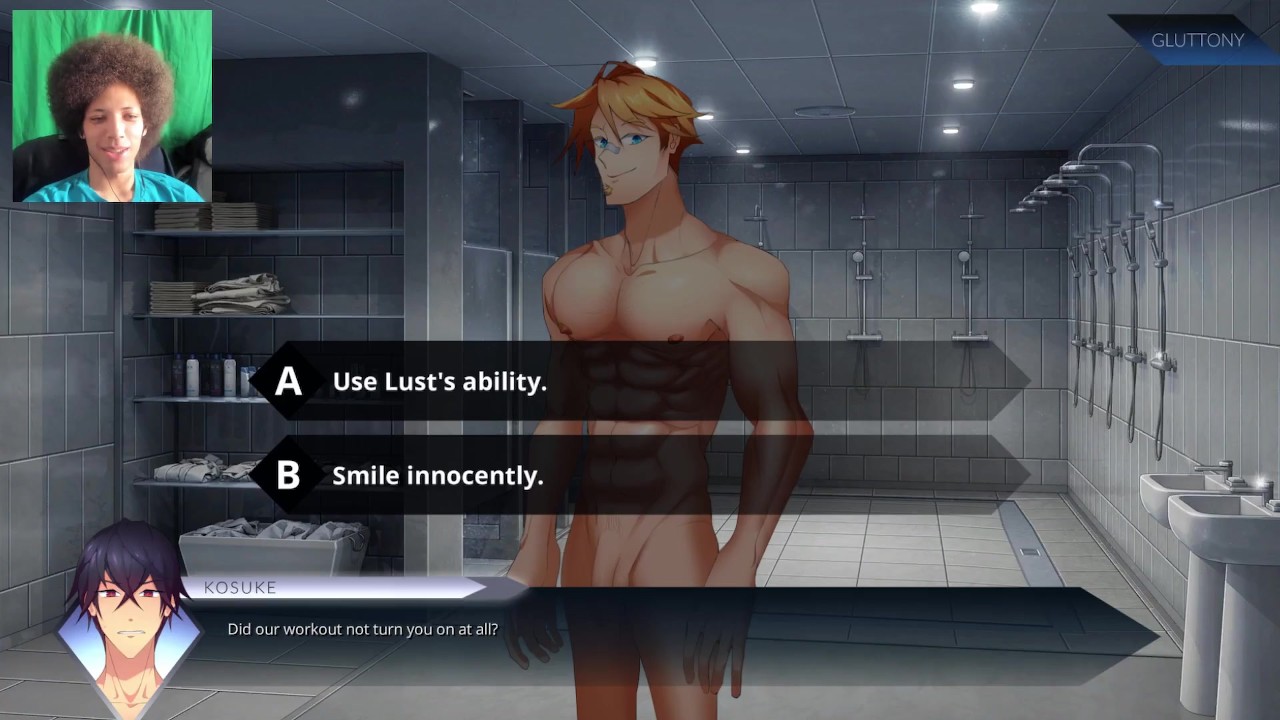Choose option A: Use Lust's ability
This screenshot has height=720, width=1280.
pyautogui.click(x=440, y=381)
